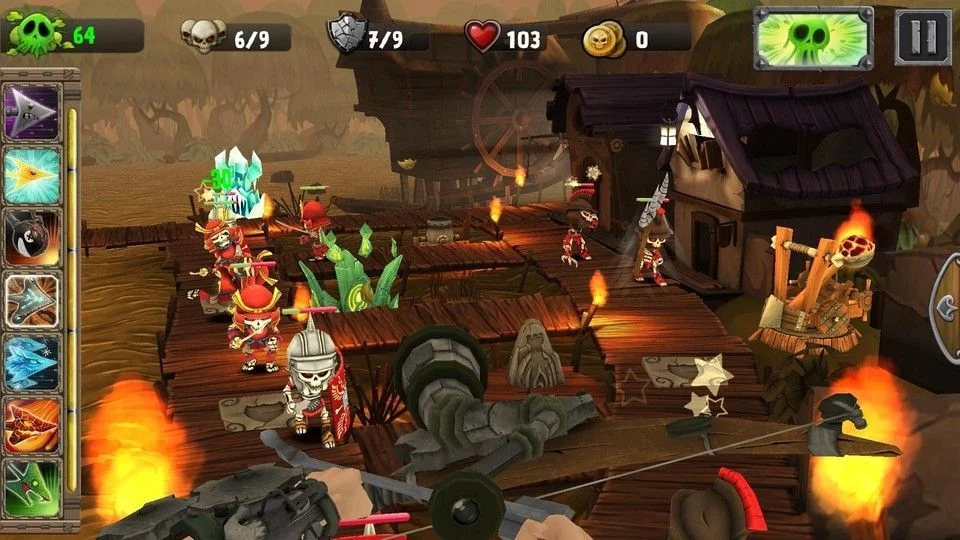Pick the split multi-arrow icon
The height and width of the screenshot is (540, 960).
tap(33, 299)
